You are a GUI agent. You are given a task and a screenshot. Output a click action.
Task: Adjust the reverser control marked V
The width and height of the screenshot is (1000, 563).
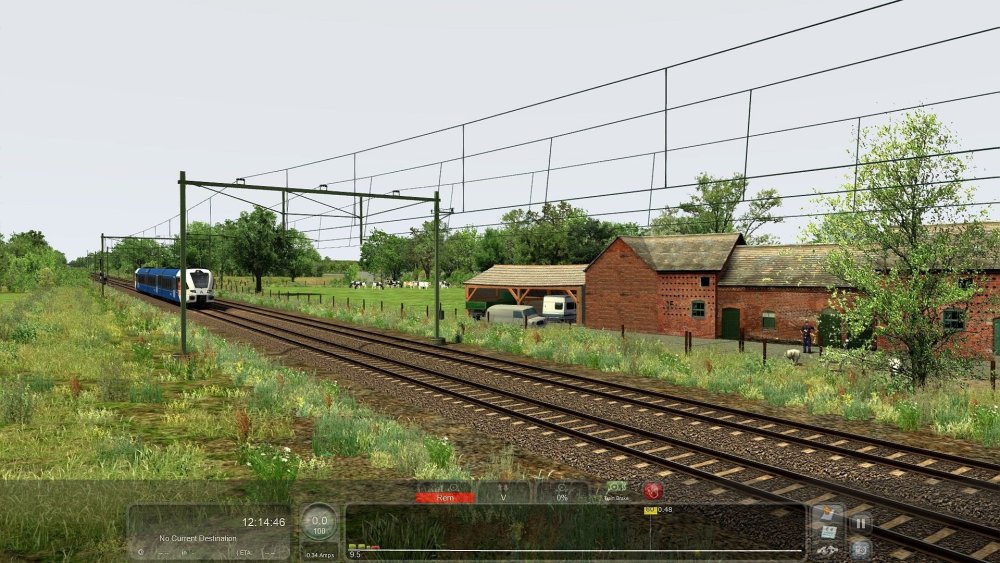pos(503,493)
